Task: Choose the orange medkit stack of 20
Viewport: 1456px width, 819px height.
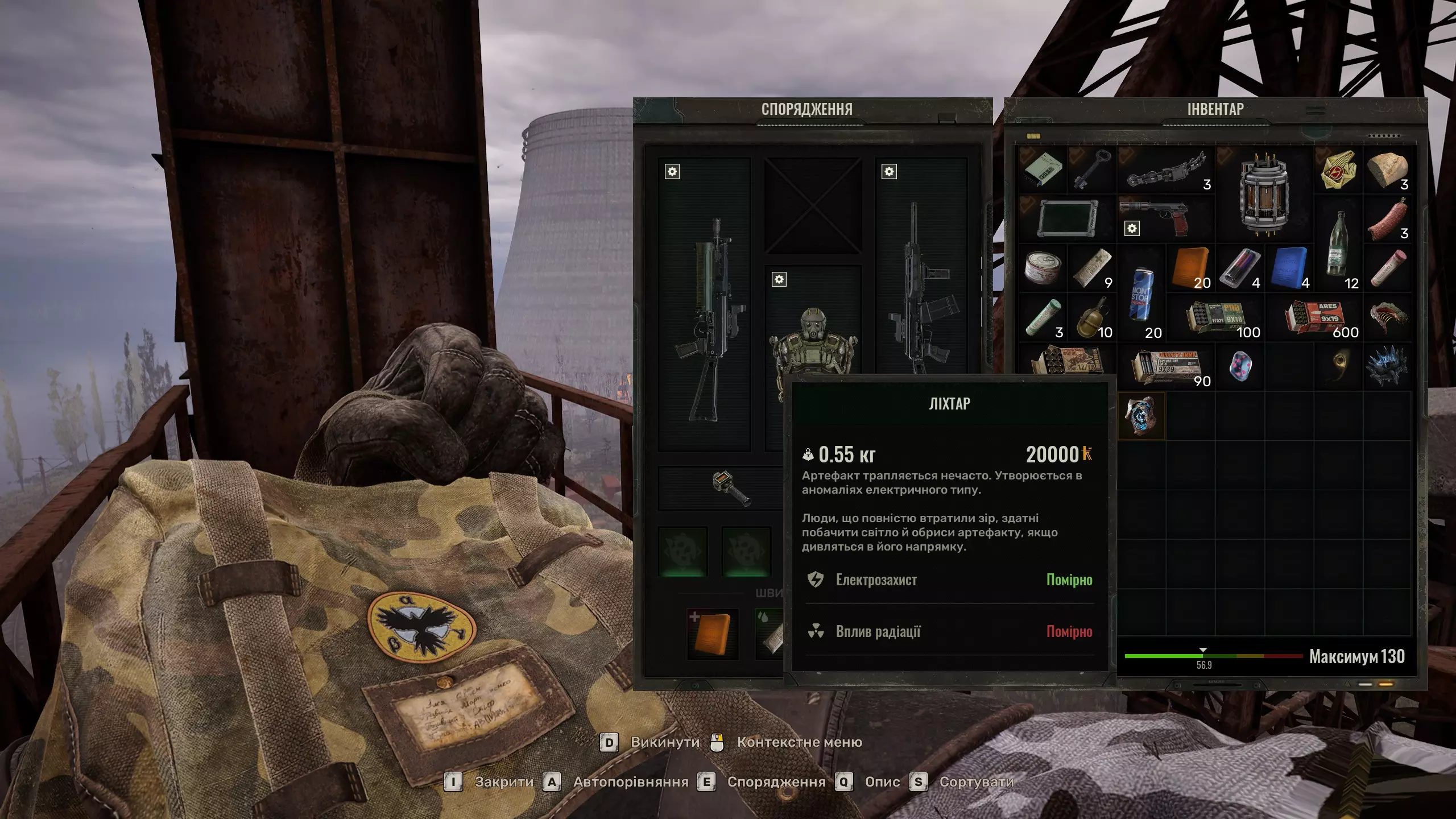Action: pyautogui.click(x=1191, y=268)
